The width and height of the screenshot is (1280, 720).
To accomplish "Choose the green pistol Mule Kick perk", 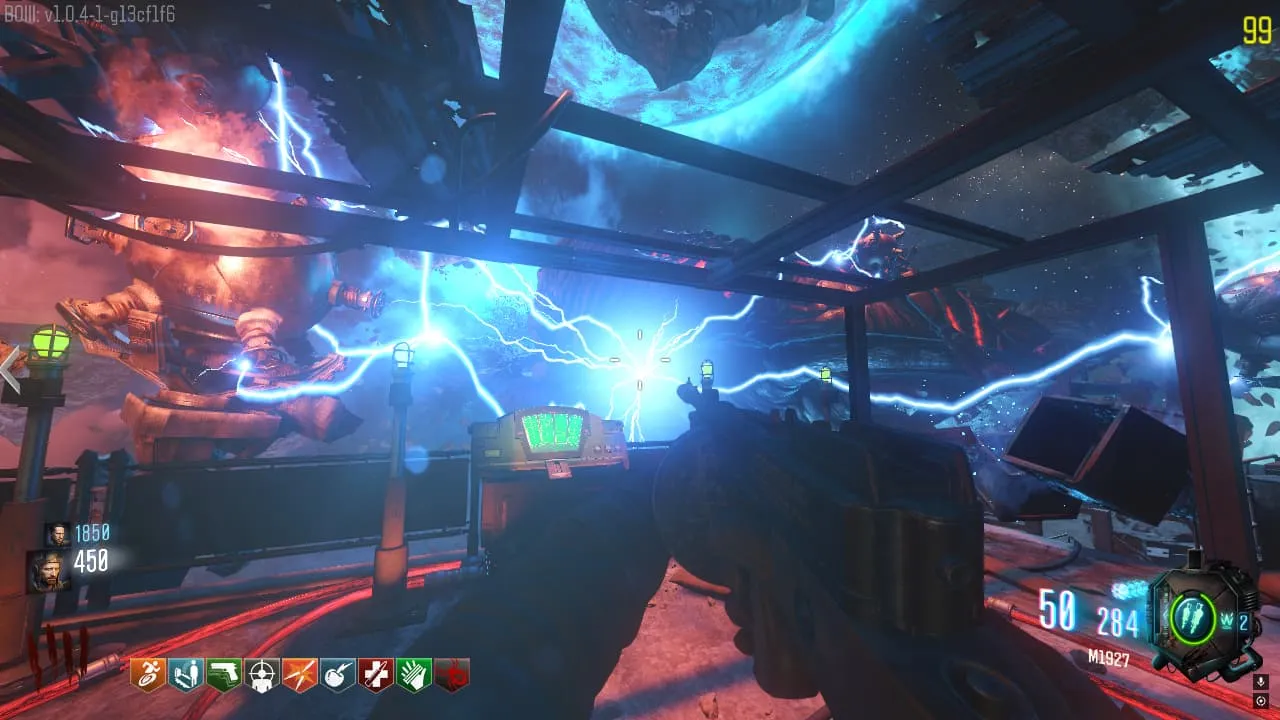I will (x=222, y=674).
